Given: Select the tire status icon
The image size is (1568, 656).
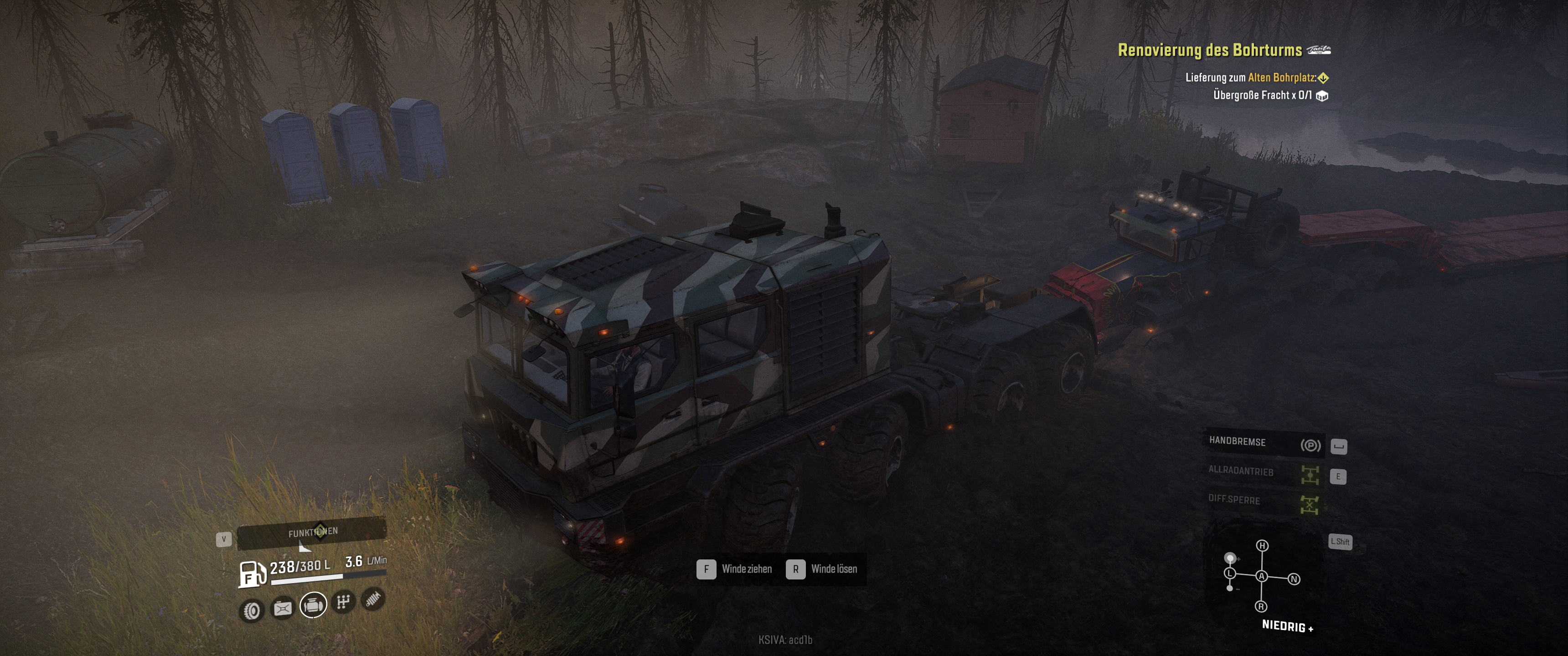Looking at the screenshot, I should [x=252, y=610].
